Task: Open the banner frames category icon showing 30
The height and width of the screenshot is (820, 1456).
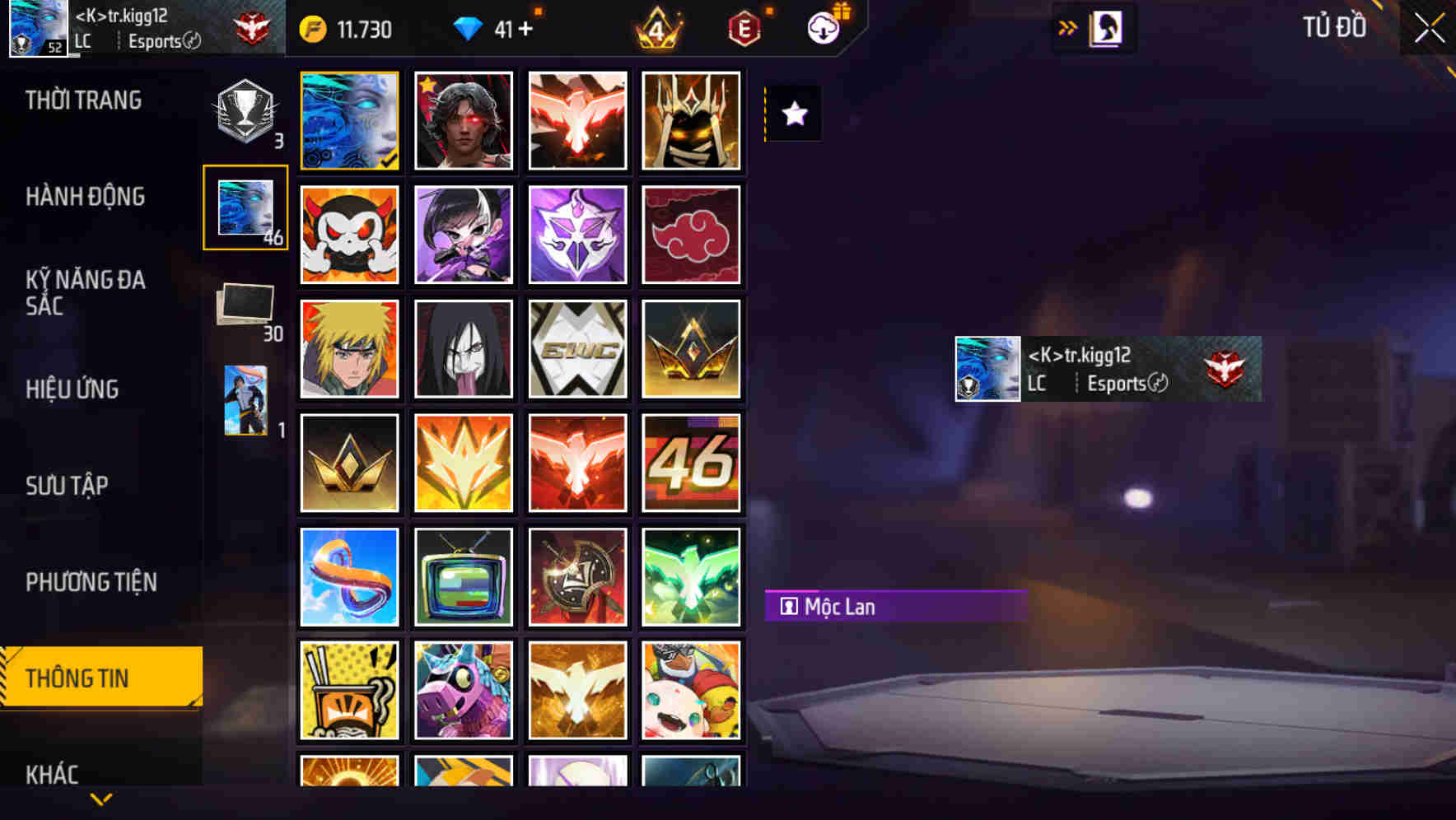Action: (x=245, y=305)
